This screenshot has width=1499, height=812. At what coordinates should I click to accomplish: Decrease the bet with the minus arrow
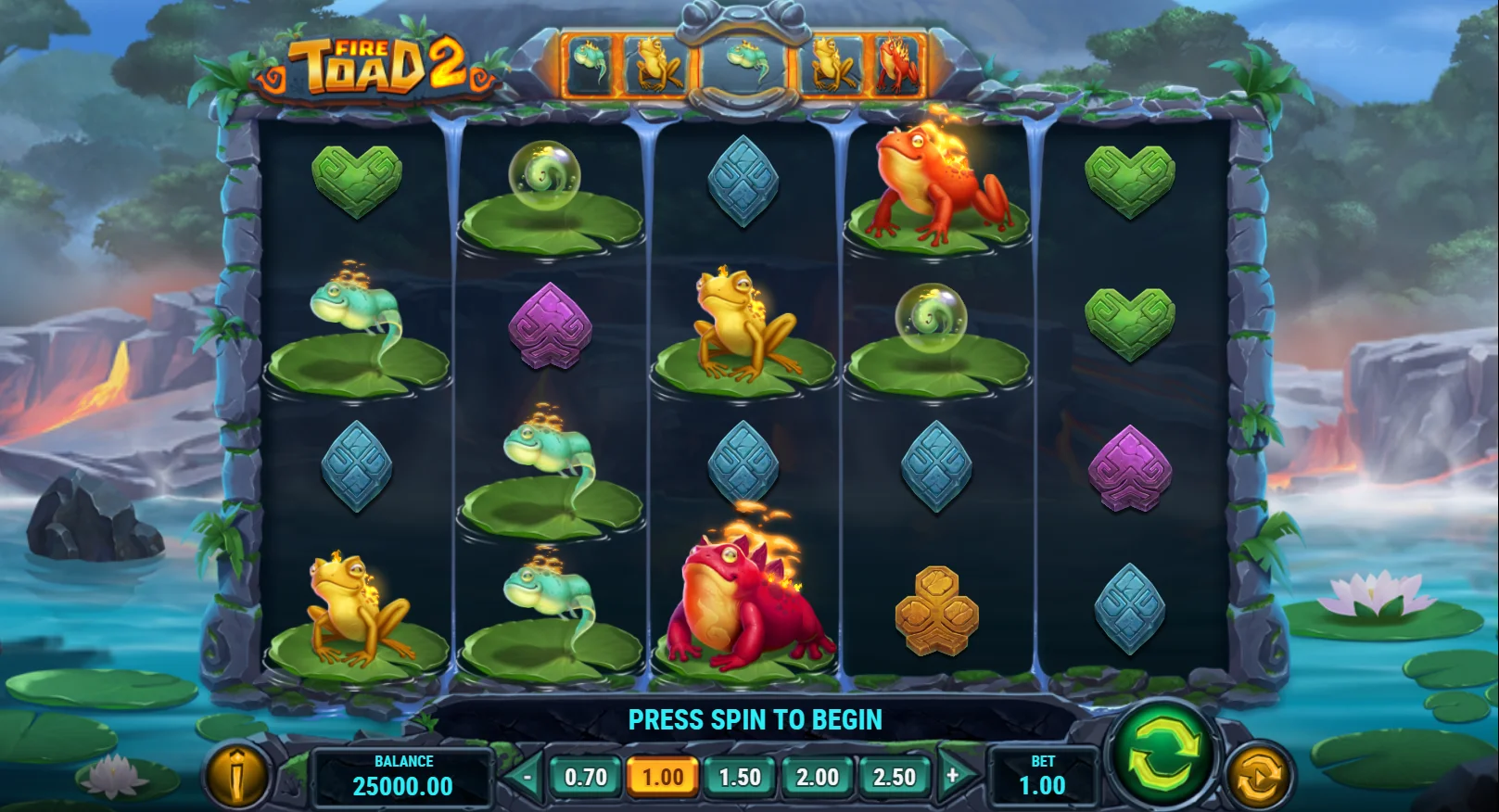(x=526, y=777)
